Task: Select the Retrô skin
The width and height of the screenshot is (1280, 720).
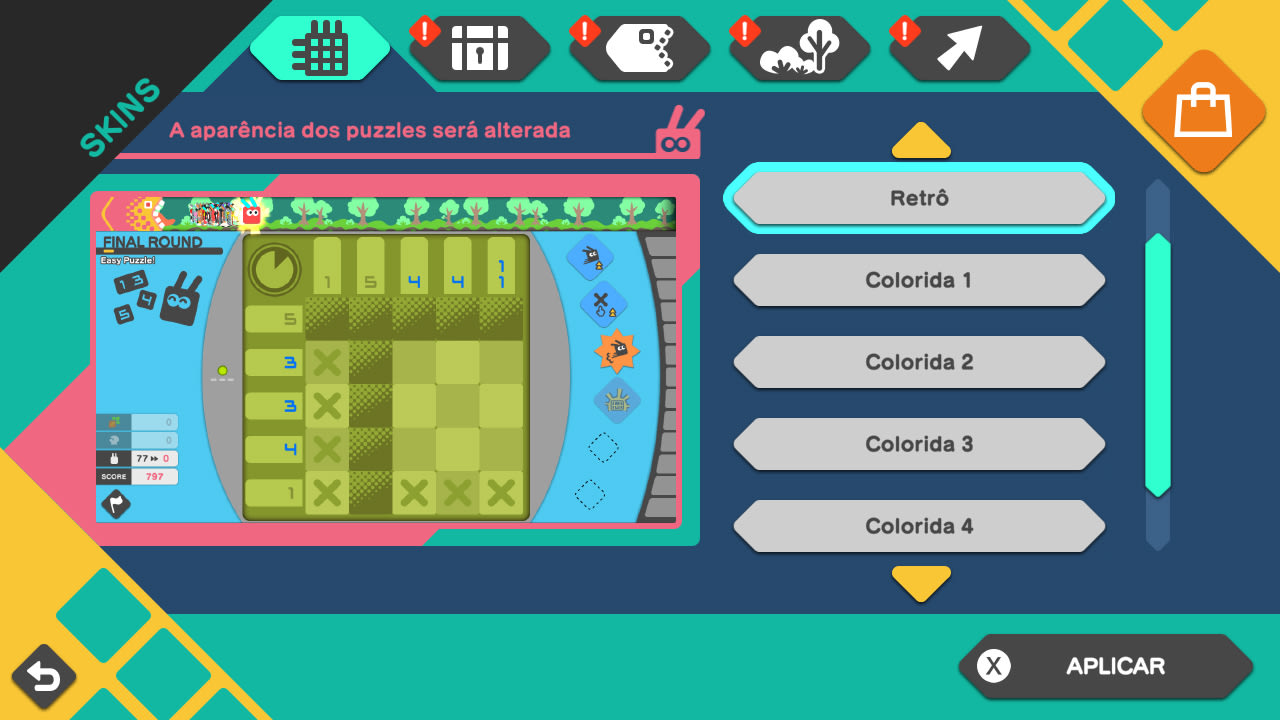Action: coord(919,197)
